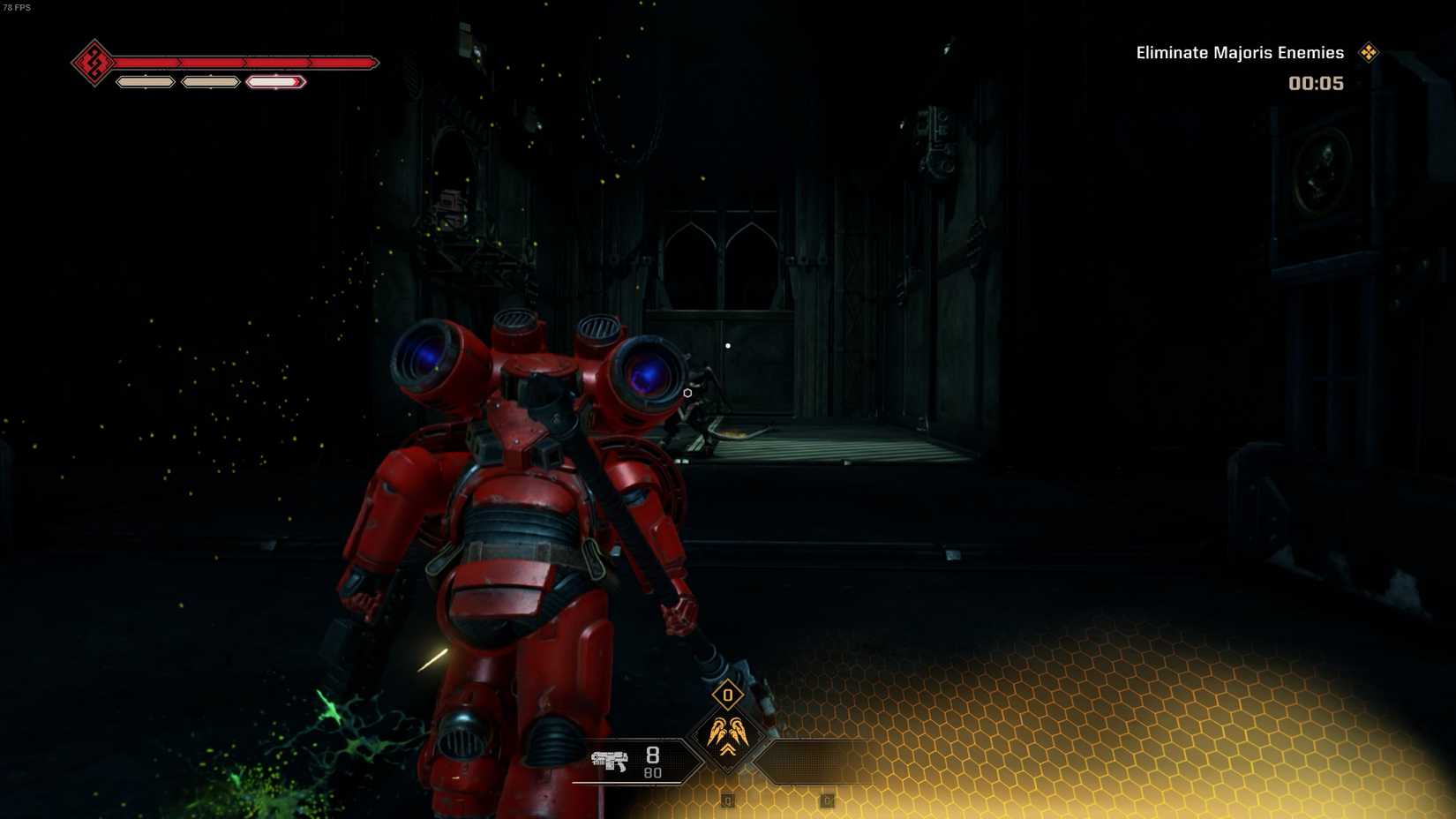Toggle the glowing third armor segment pip
Viewport: 1456px width, 819px height.
coord(275,81)
